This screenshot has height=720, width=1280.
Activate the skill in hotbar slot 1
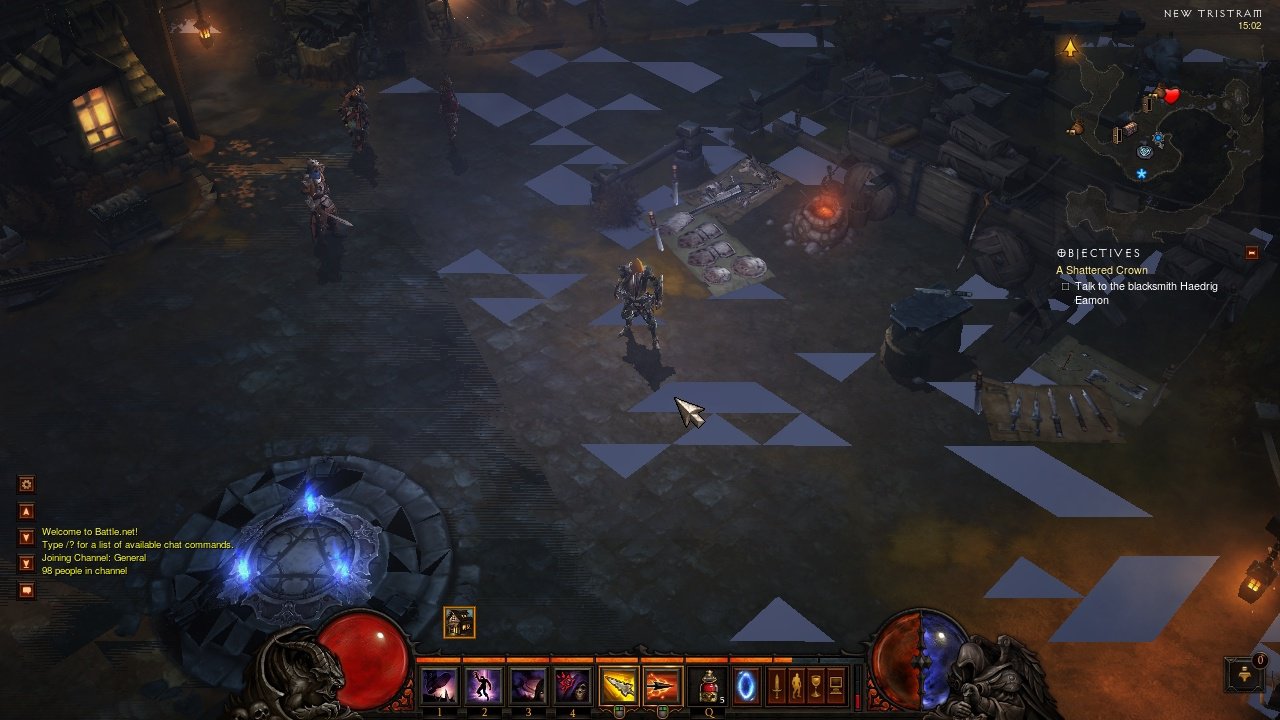pyautogui.click(x=440, y=686)
